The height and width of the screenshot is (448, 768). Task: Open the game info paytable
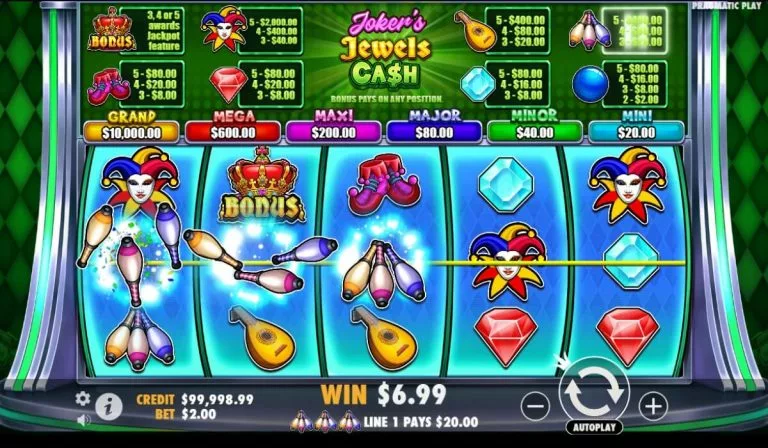[109, 406]
